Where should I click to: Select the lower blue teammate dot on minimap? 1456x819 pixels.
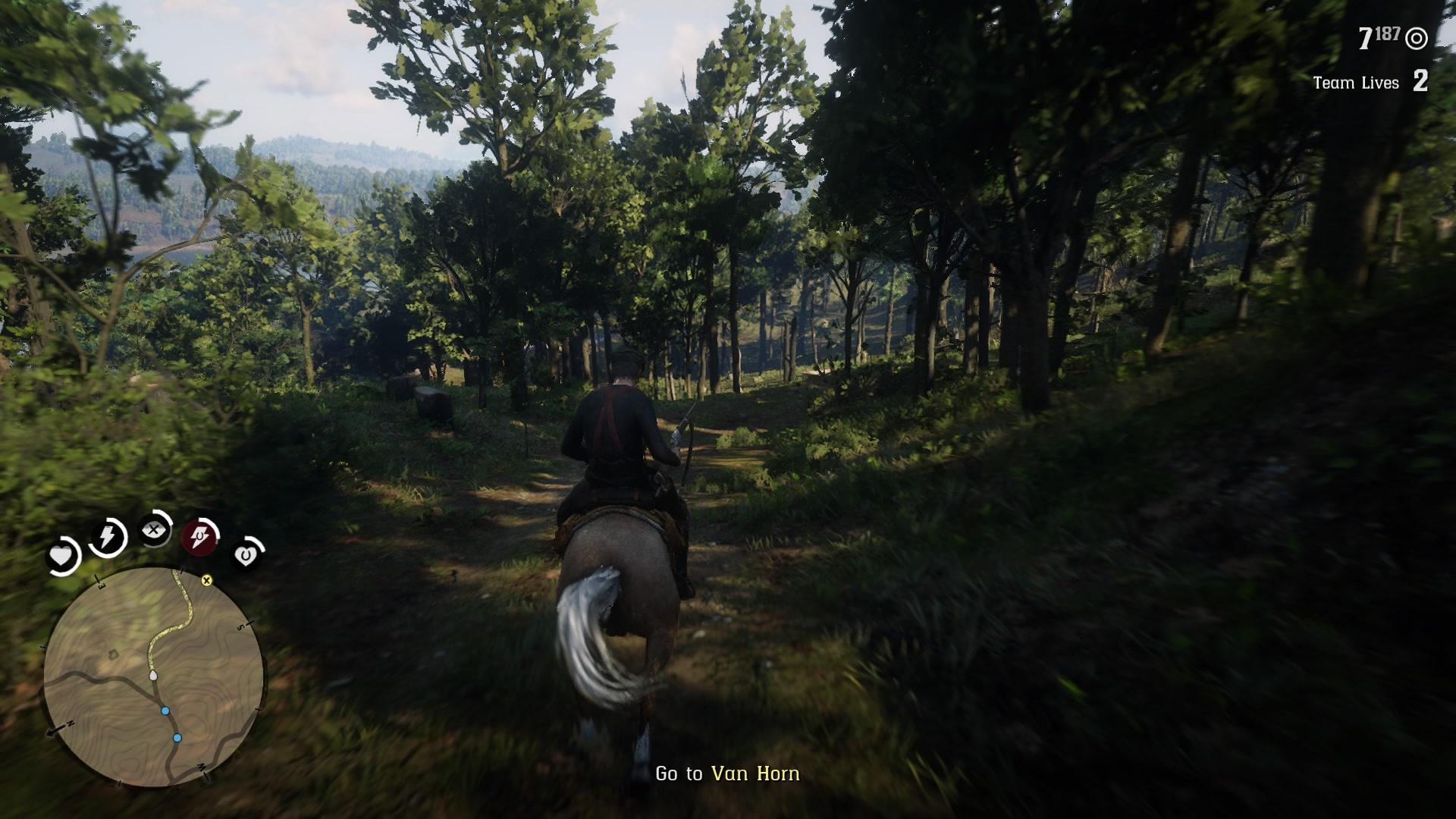tap(177, 738)
